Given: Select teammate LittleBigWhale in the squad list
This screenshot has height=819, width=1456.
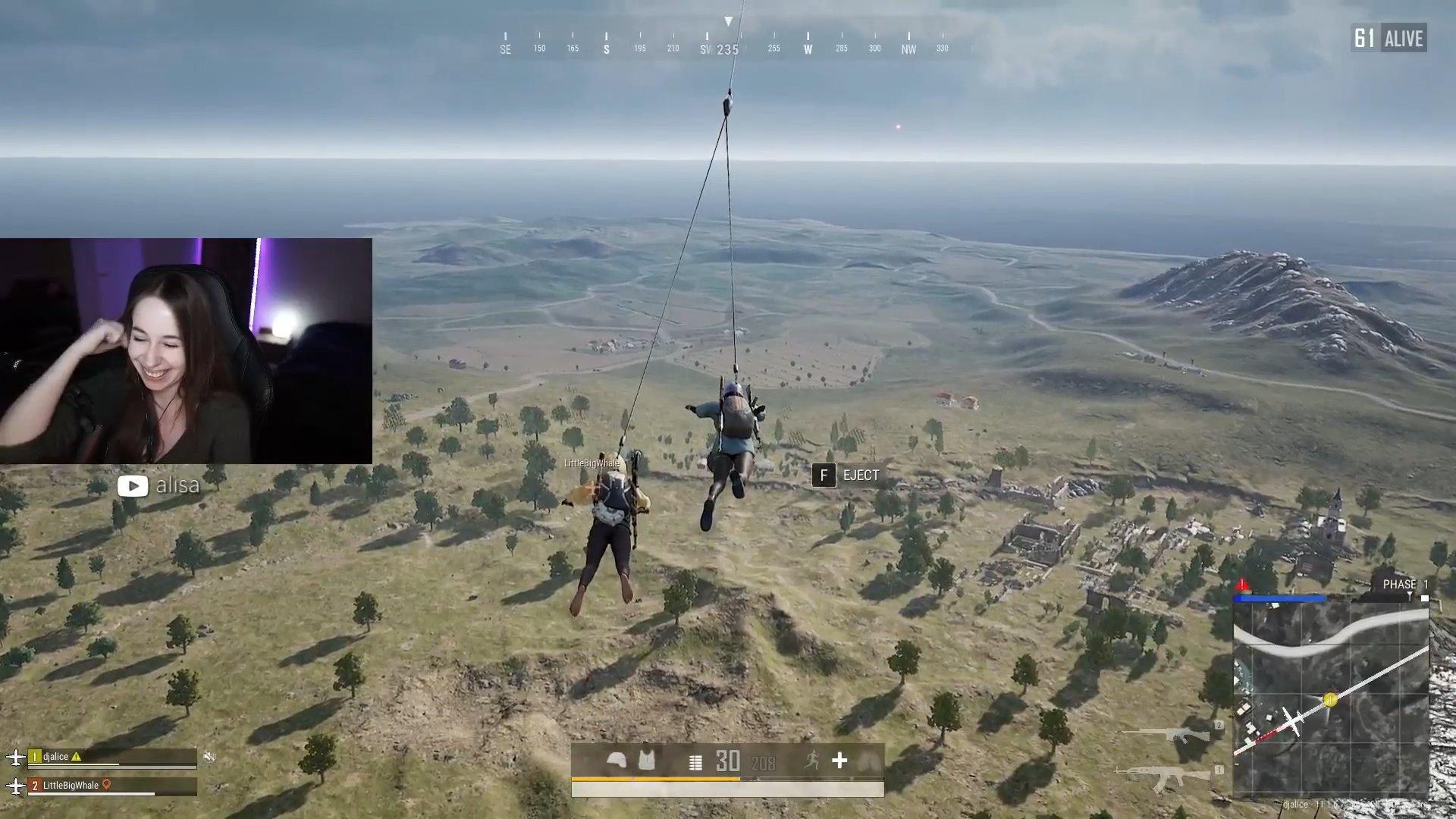Looking at the screenshot, I should tap(70, 786).
